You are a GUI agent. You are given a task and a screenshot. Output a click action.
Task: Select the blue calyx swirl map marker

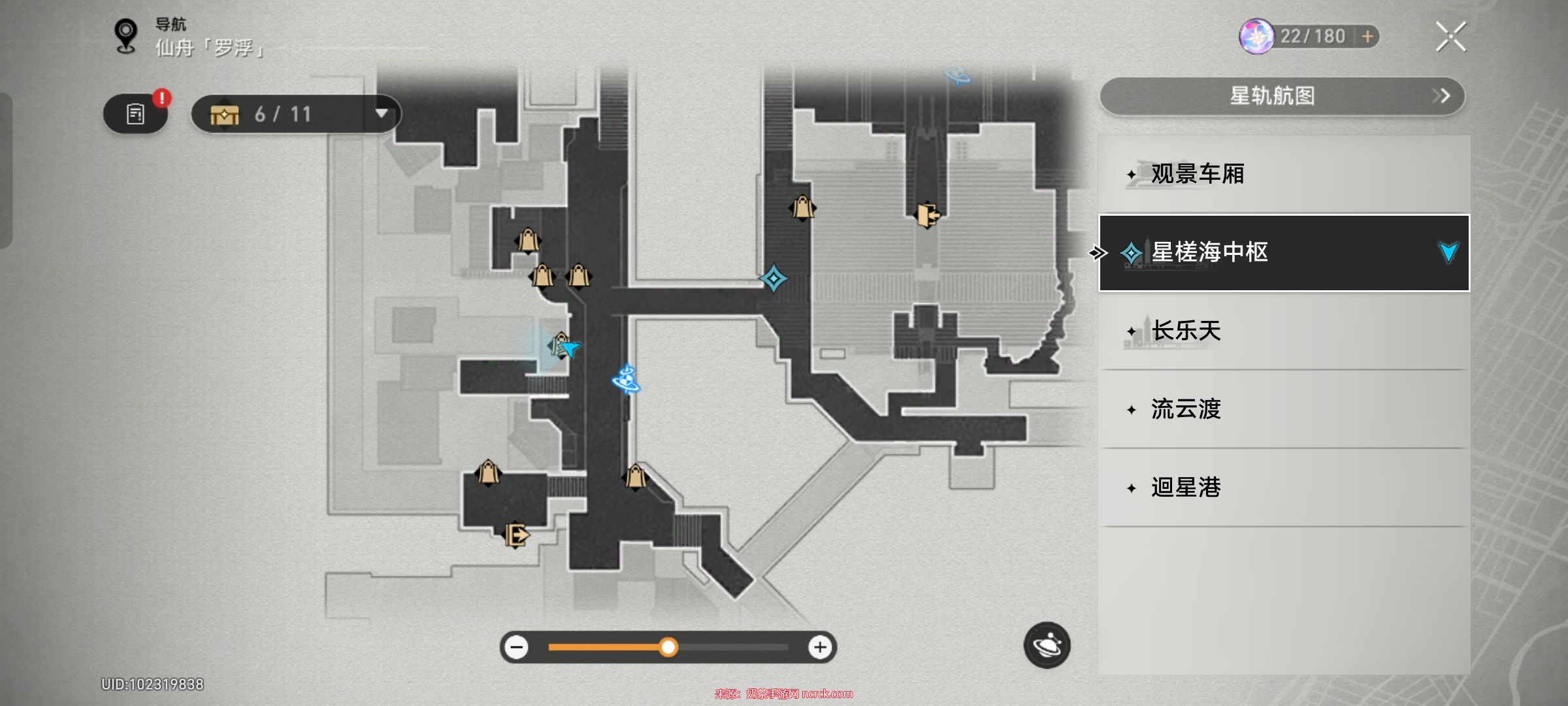click(627, 379)
